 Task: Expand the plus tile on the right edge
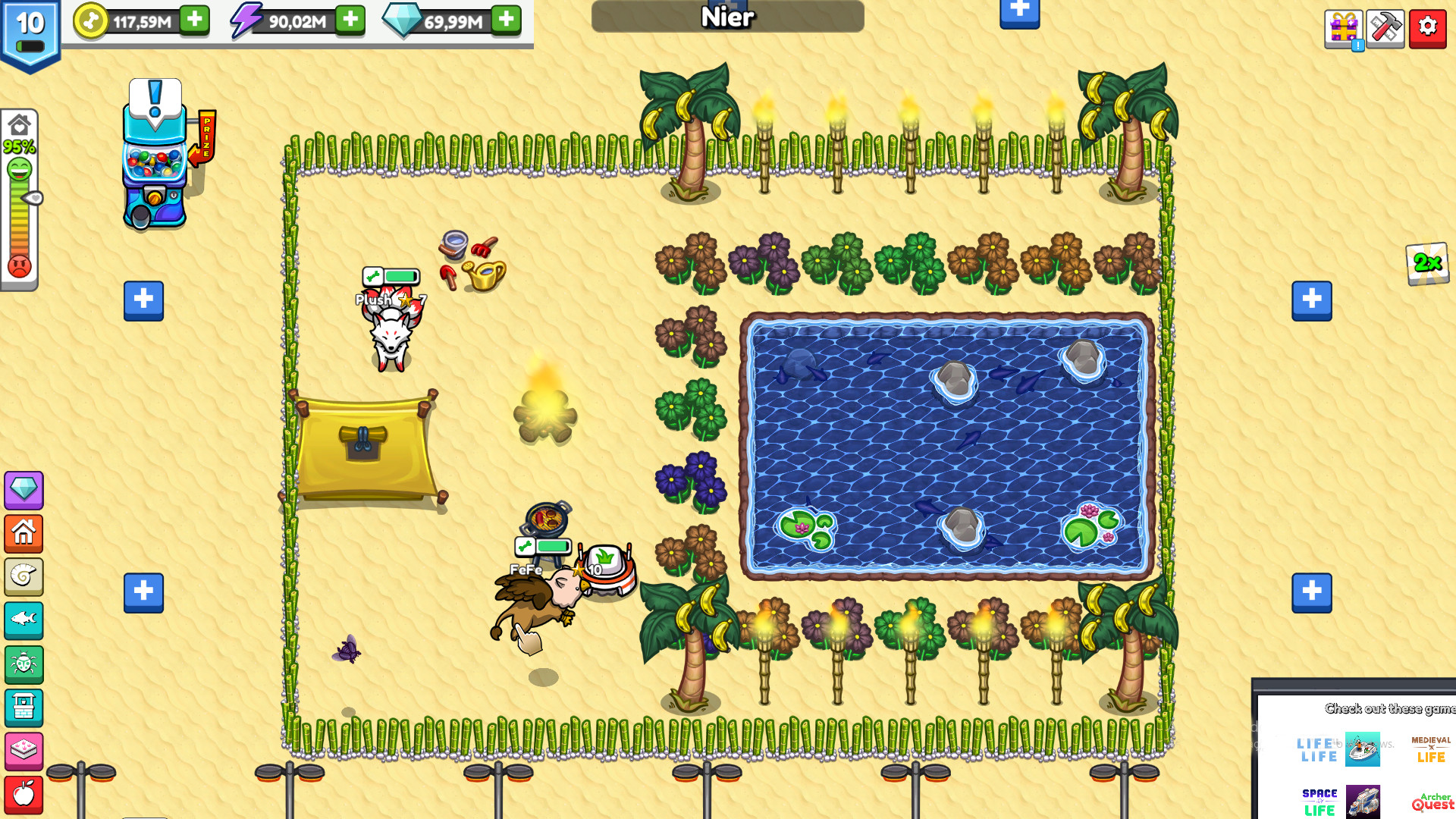pos(1312,300)
